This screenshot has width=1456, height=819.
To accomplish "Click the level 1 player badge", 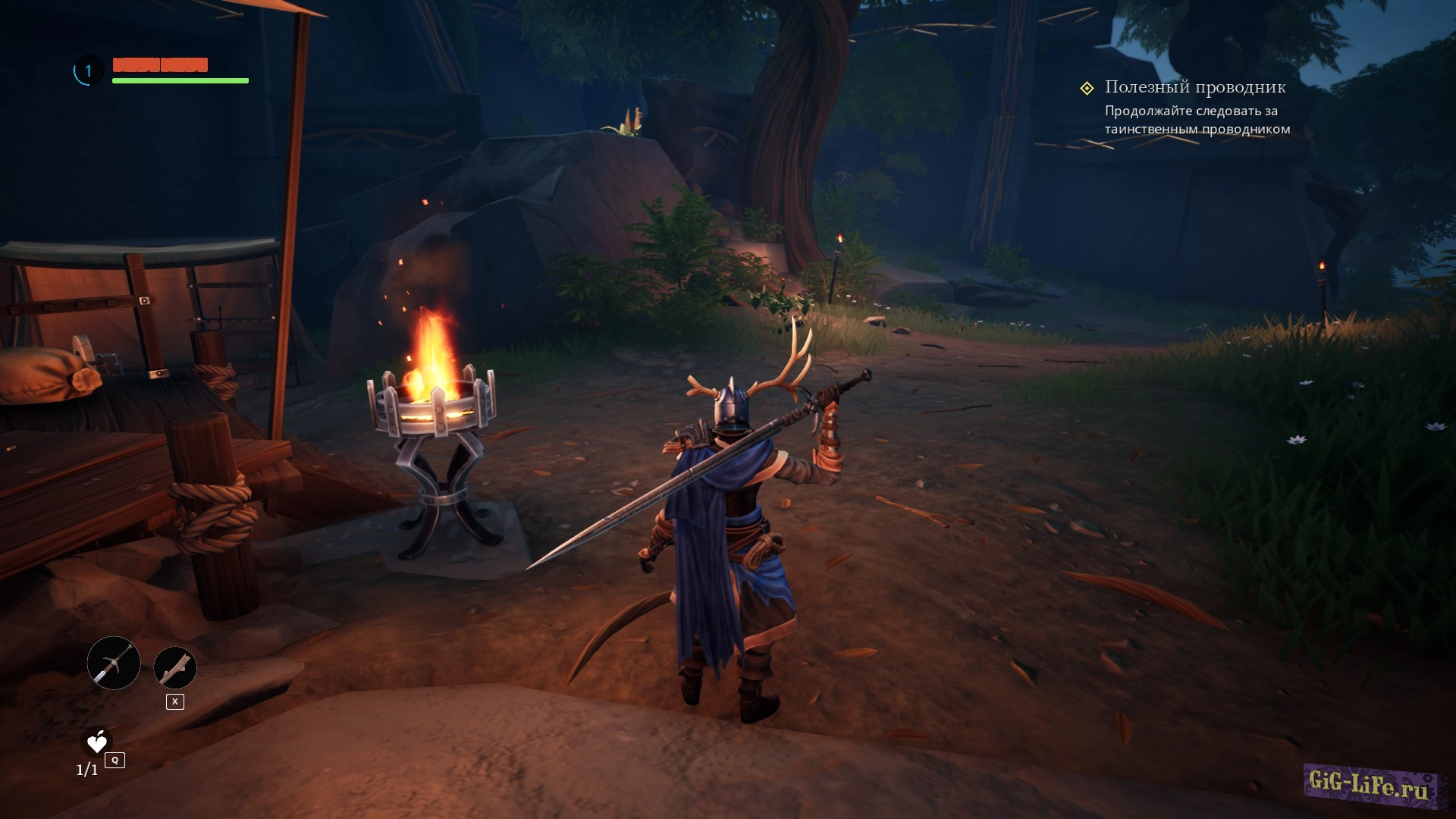I will tap(88, 71).
